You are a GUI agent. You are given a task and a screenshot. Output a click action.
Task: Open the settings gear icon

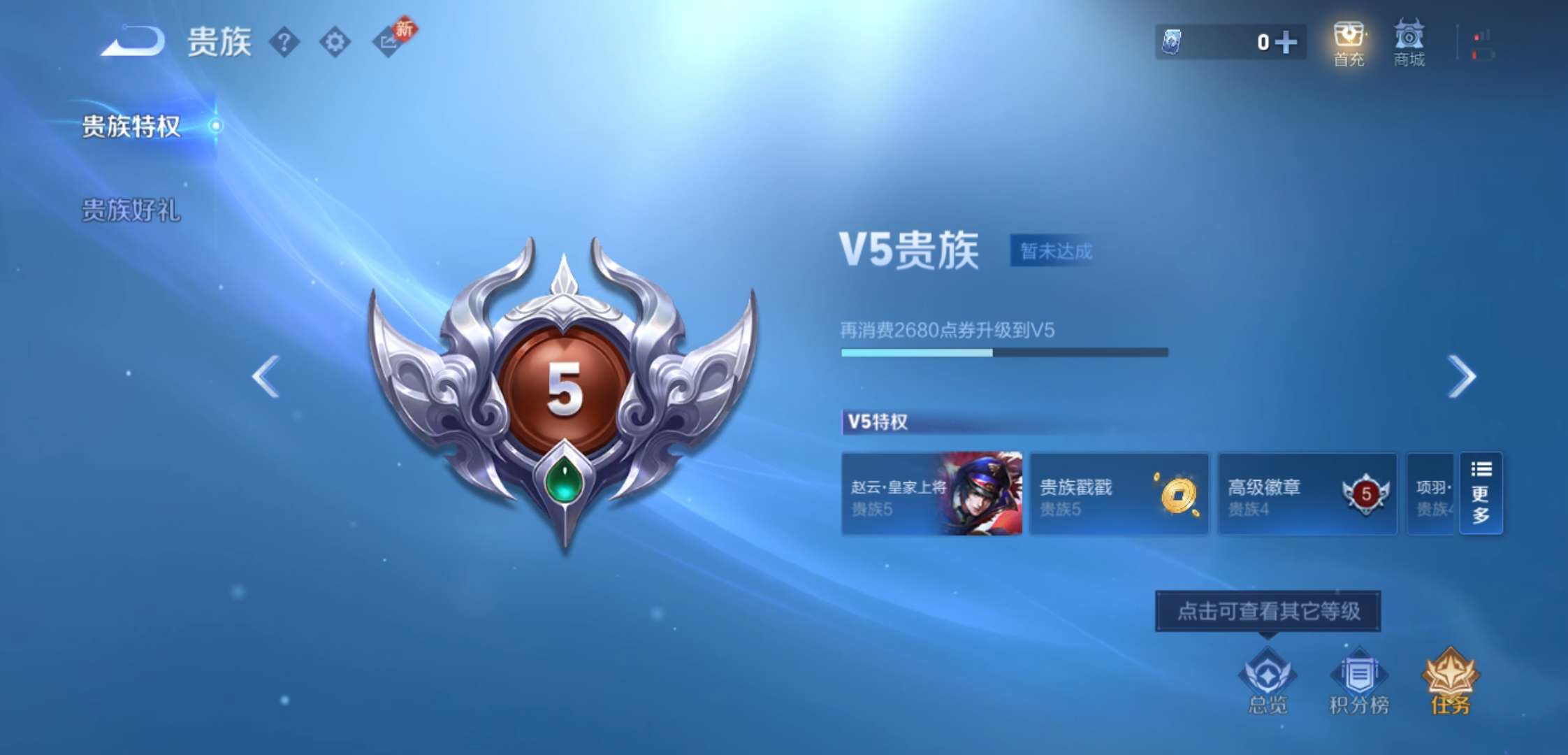pos(335,42)
